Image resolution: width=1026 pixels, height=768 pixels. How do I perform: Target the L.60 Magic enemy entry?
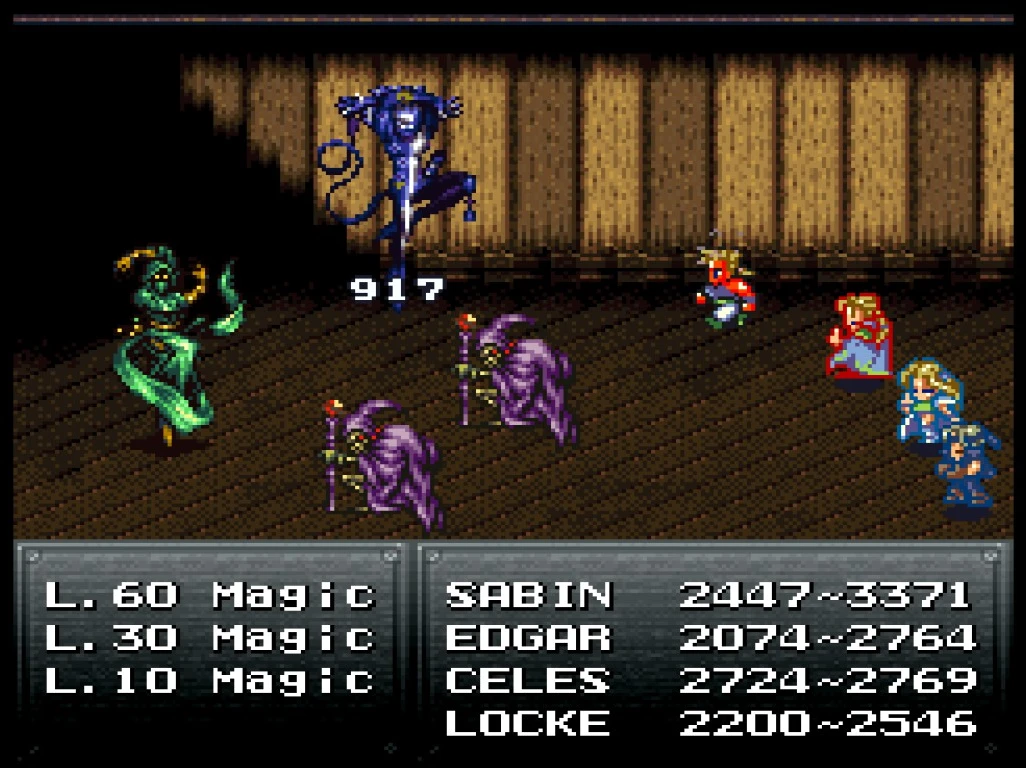pyautogui.click(x=209, y=595)
